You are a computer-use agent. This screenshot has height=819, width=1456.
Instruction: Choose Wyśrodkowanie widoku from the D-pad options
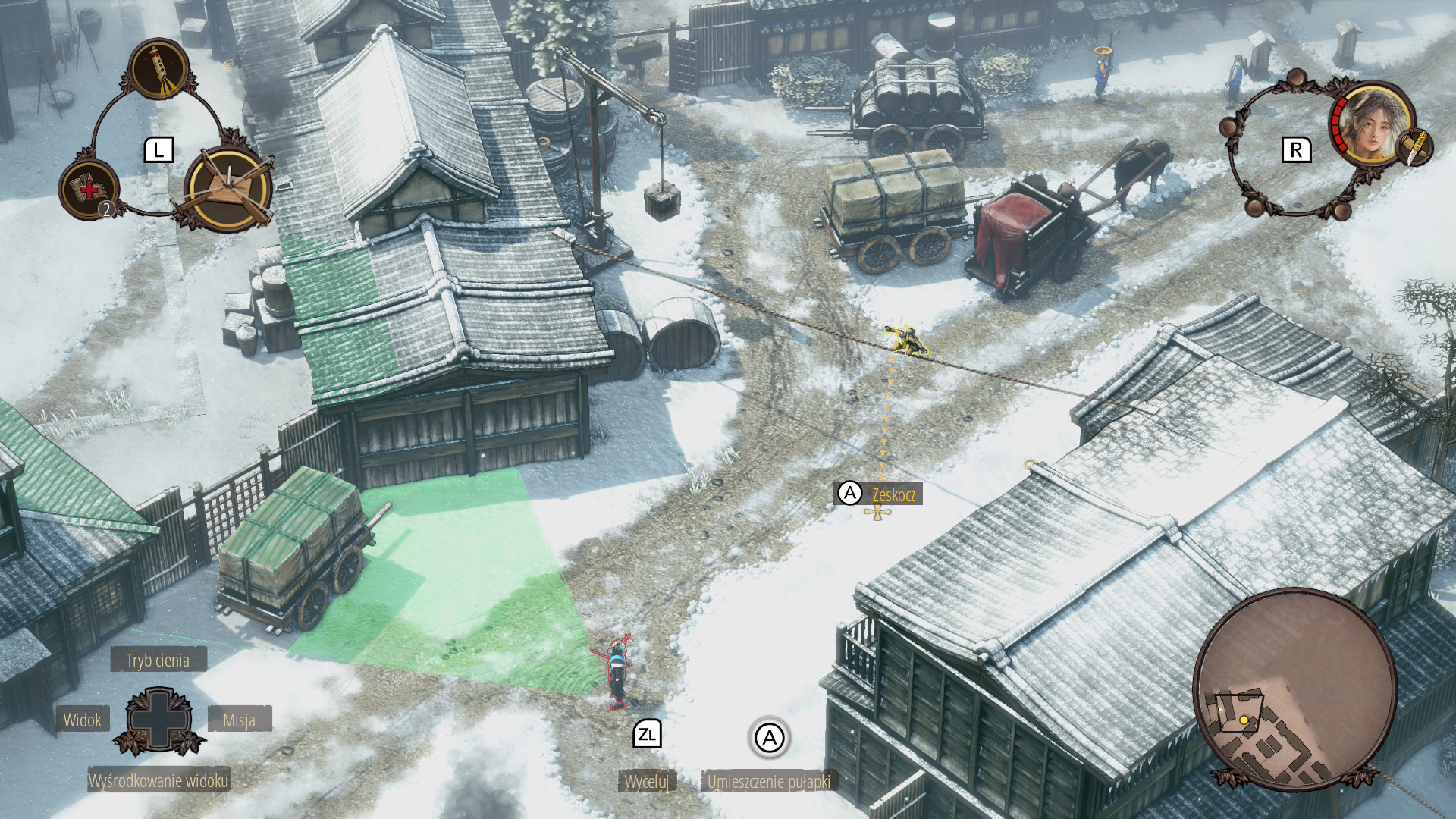click(158, 780)
